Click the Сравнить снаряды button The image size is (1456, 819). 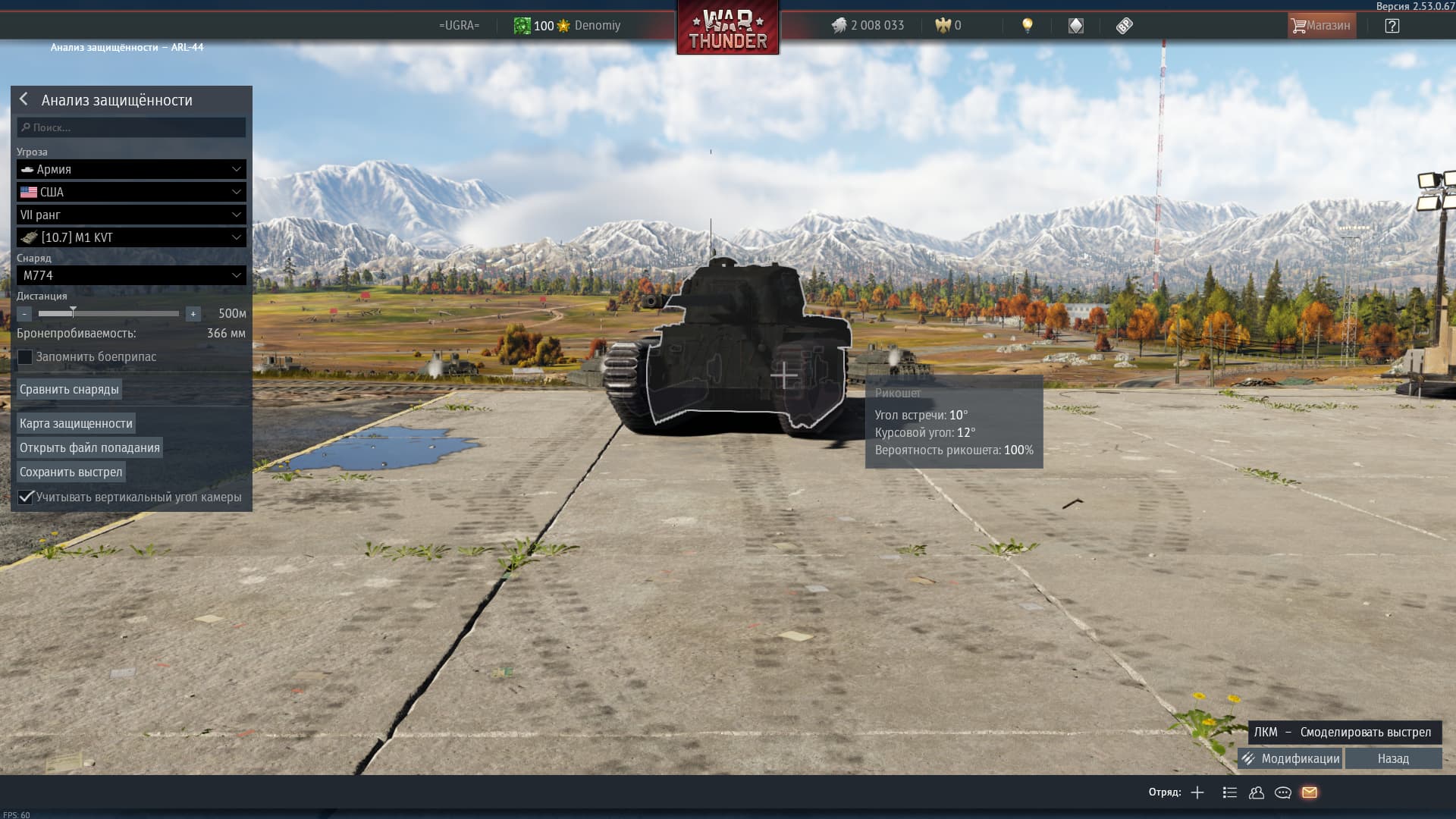click(69, 390)
